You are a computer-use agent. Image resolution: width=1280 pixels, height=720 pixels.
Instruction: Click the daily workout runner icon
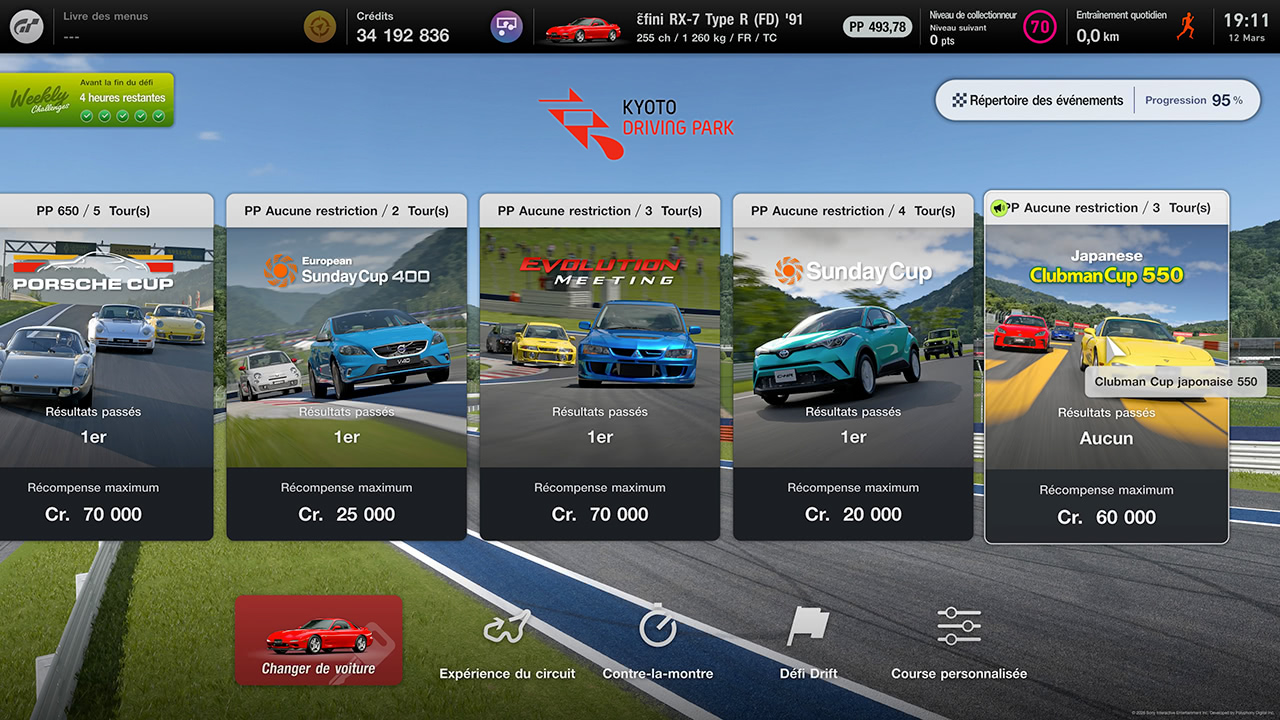[1186, 26]
